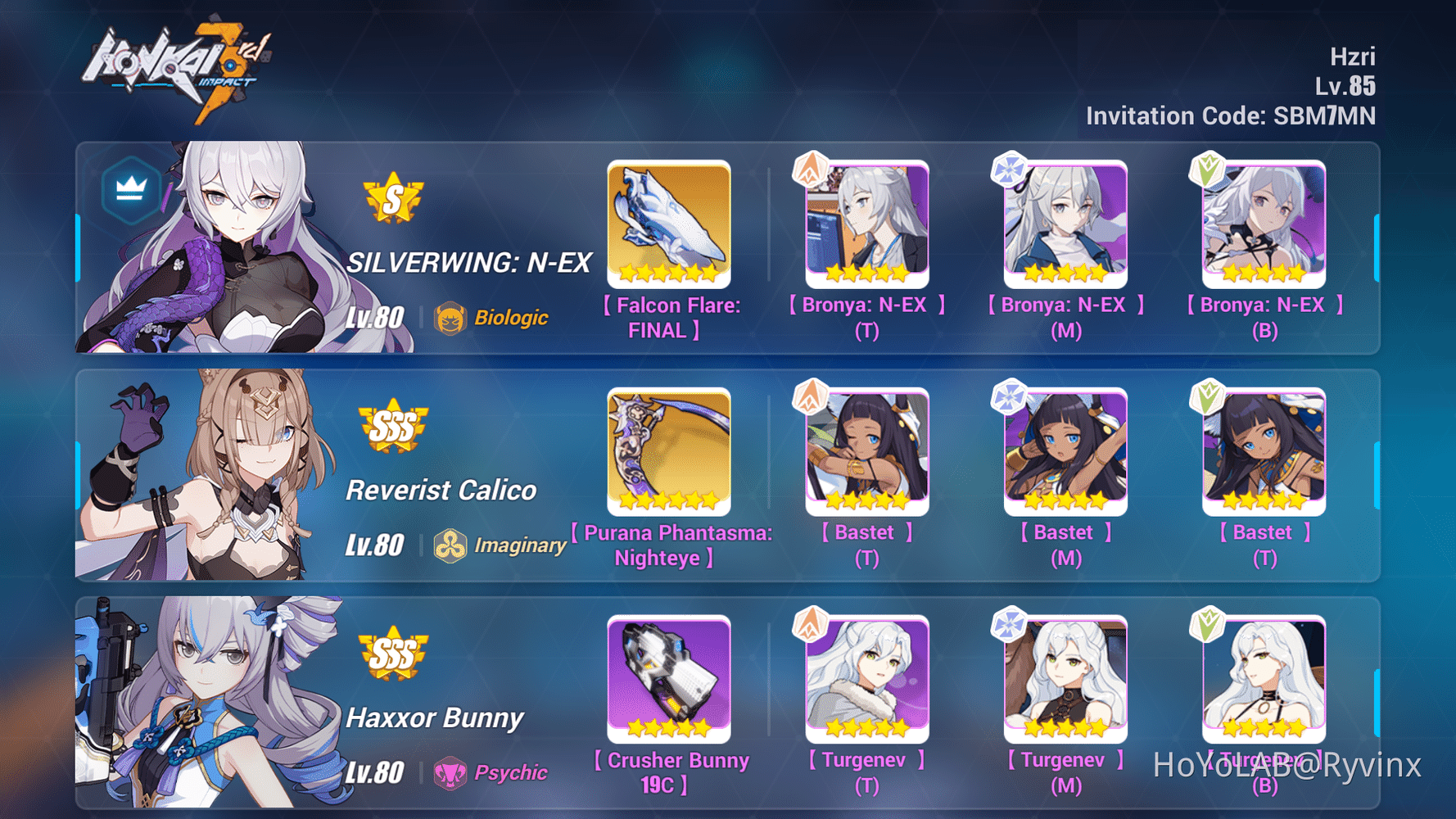Image resolution: width=1456 pixels, height=819 pixels.
Task: Click the blue Middle slot icon on Bastet stigma
Action: [1008, 396]
